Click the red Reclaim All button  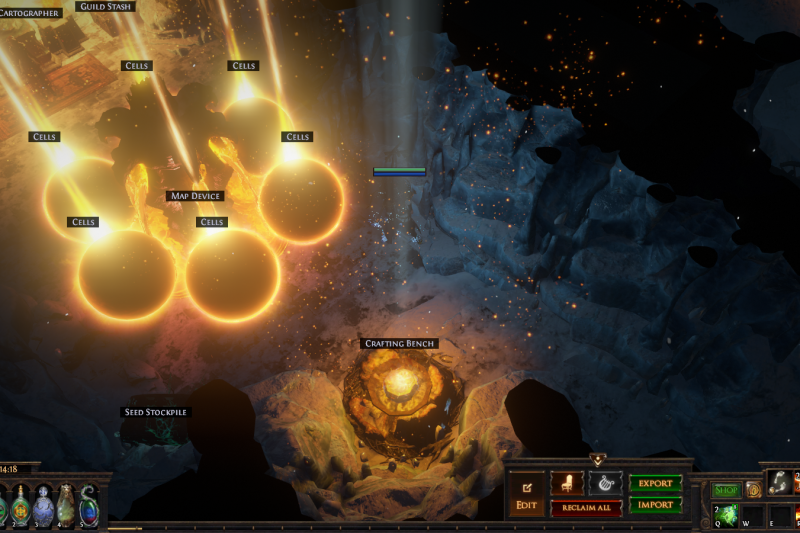click(587, 508)
